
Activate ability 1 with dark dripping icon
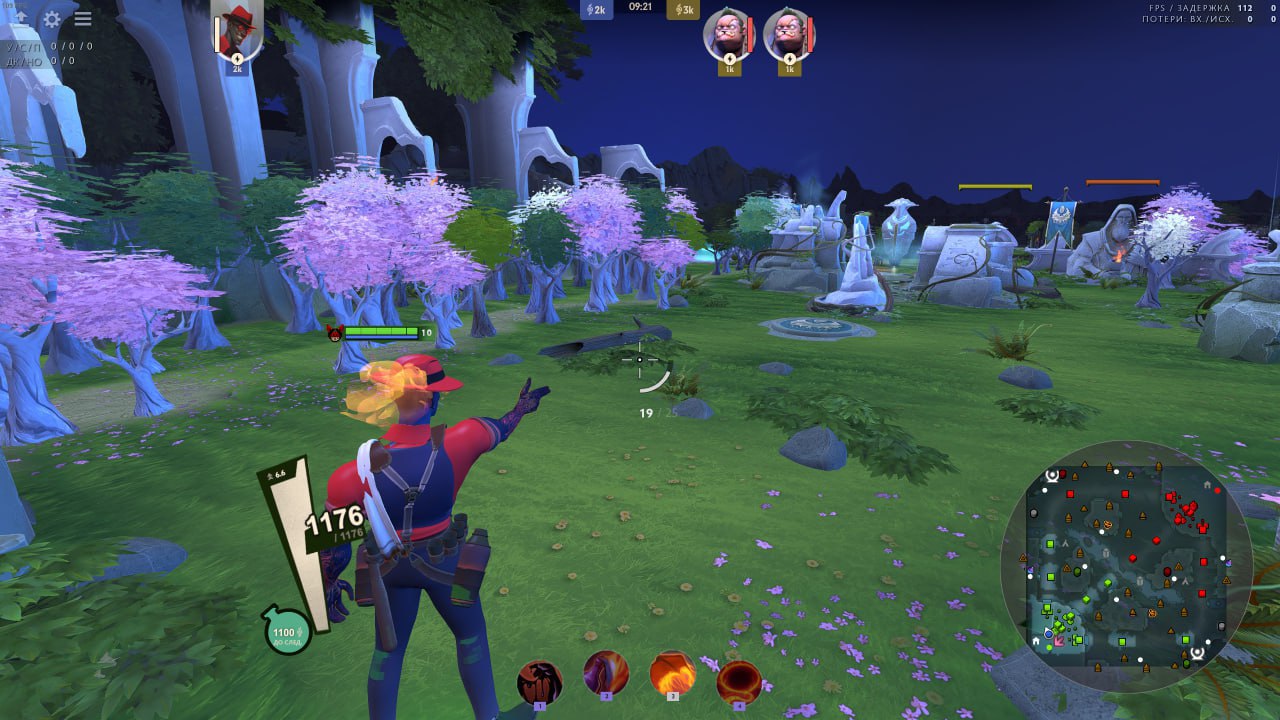click(x=539, y=681)
